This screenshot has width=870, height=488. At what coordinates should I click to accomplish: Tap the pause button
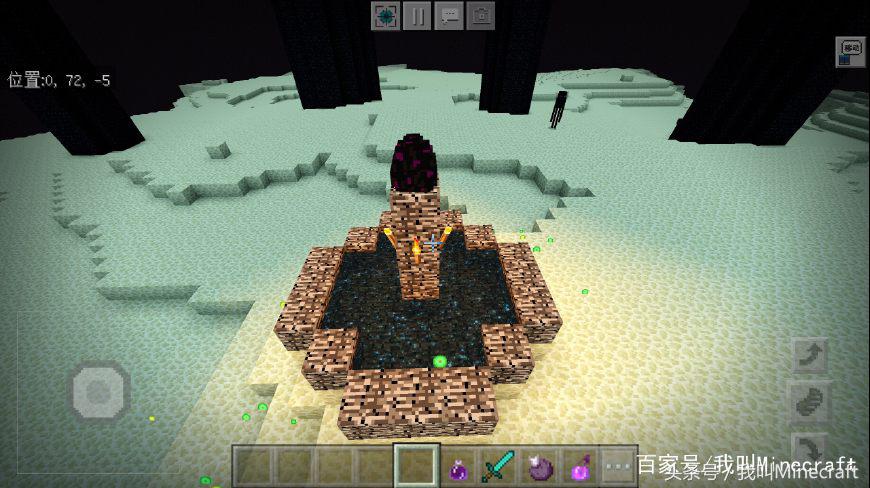[x=417, y=16]
